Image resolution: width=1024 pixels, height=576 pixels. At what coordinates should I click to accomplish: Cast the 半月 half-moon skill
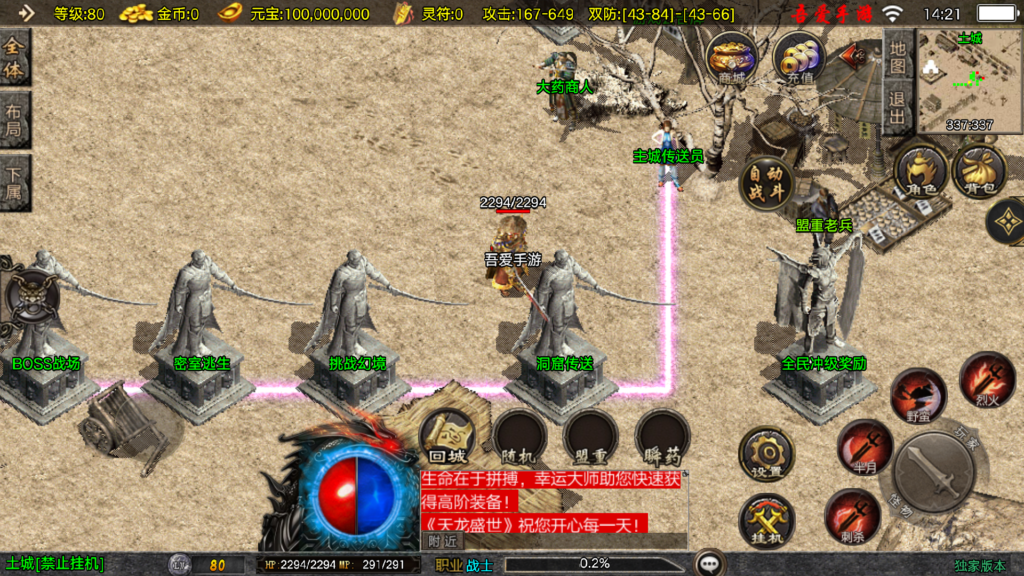tap(864, 447)
